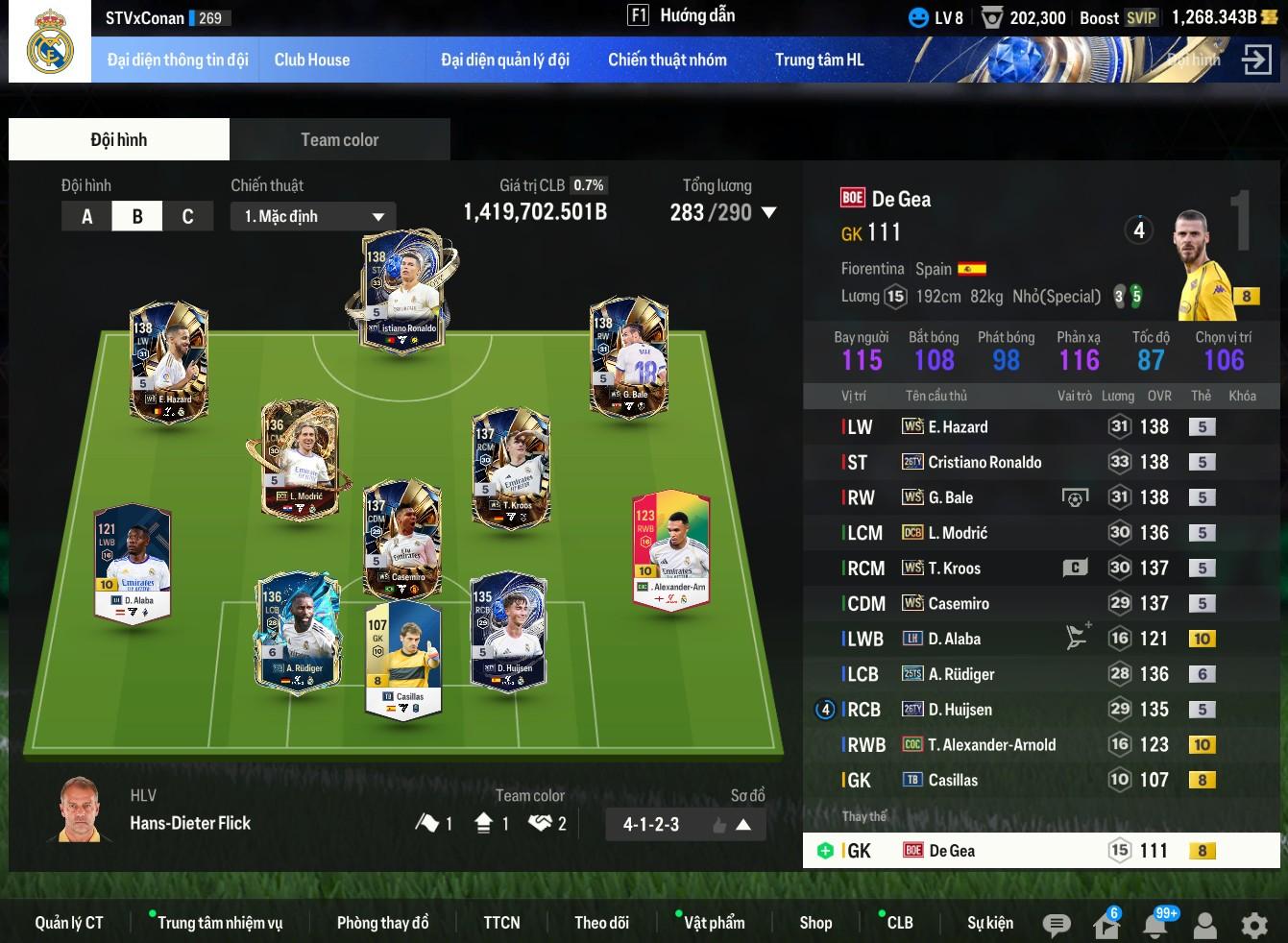The height and width of the screenshot is (943, 1288).
Task: Expand the Tổng lương wage dropdown arrow
Action: pyautogui.click(x=768, y=212)
